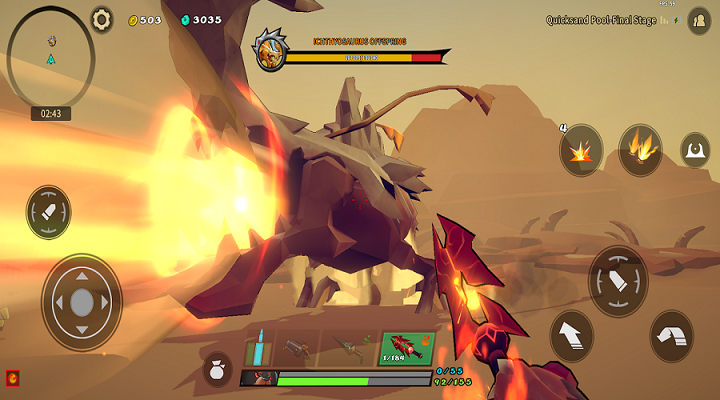Switch to the crossbow weapon slot
Screen dimensions: 720x400
pyautogui.click(x=297, y=349)
